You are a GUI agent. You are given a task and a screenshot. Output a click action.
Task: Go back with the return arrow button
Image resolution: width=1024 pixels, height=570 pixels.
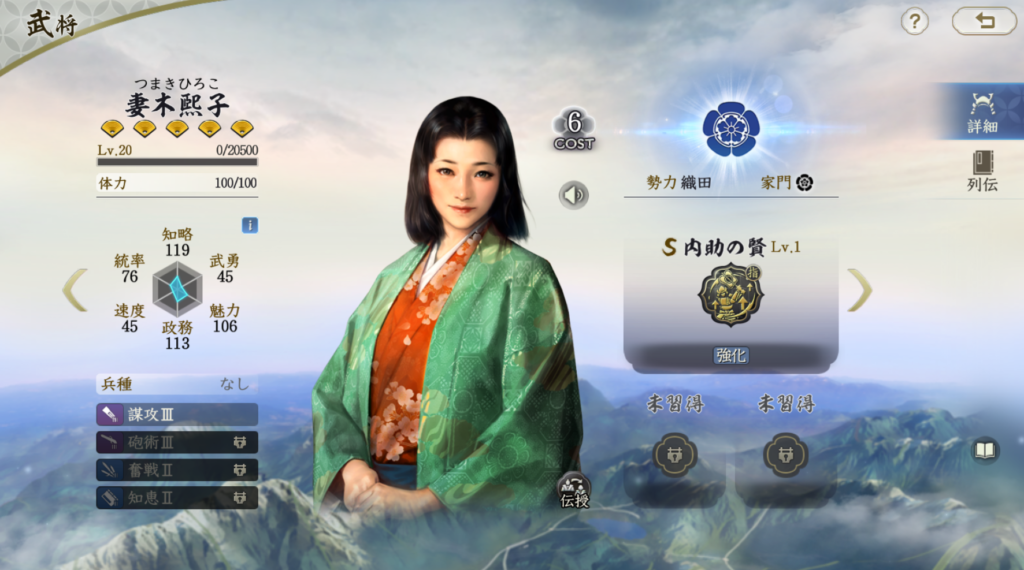pos(984,21)
